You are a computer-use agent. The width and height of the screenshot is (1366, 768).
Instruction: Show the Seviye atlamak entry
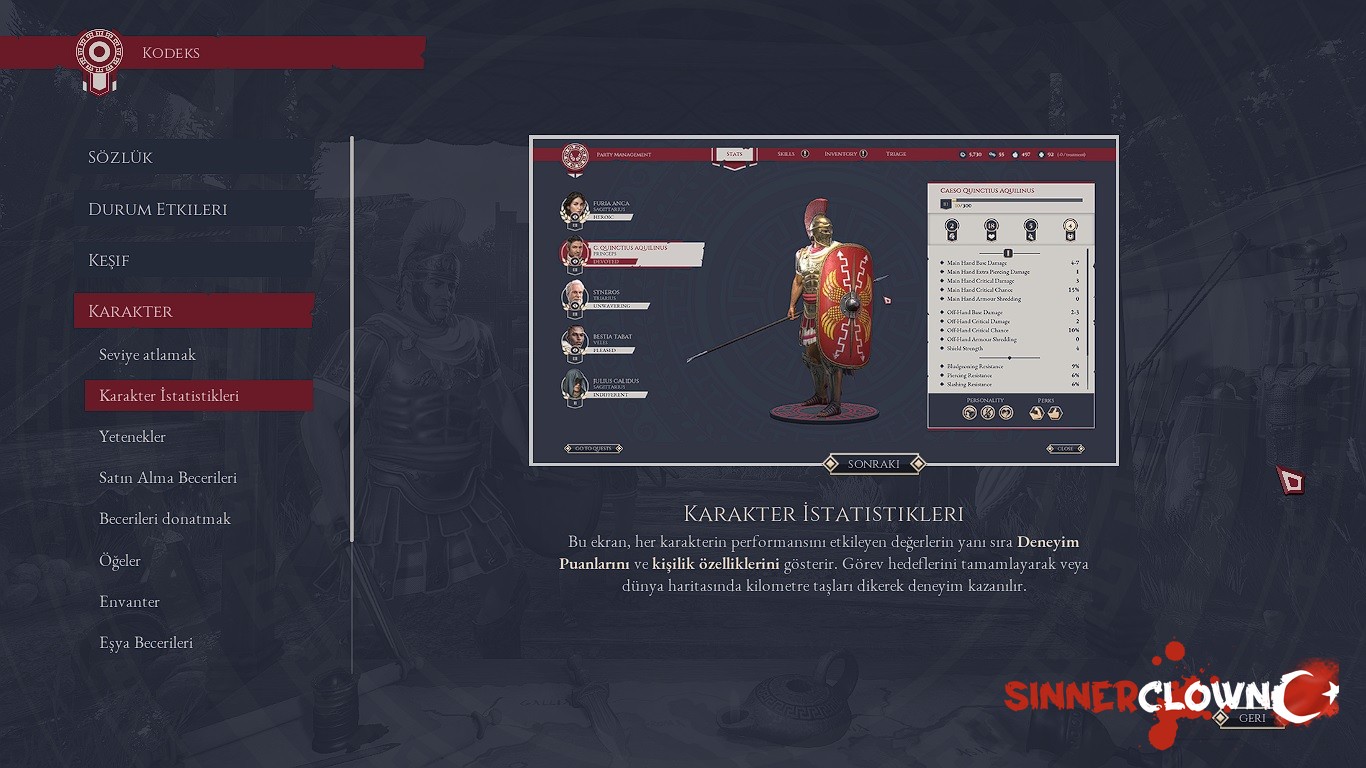[x=147, y=355]
